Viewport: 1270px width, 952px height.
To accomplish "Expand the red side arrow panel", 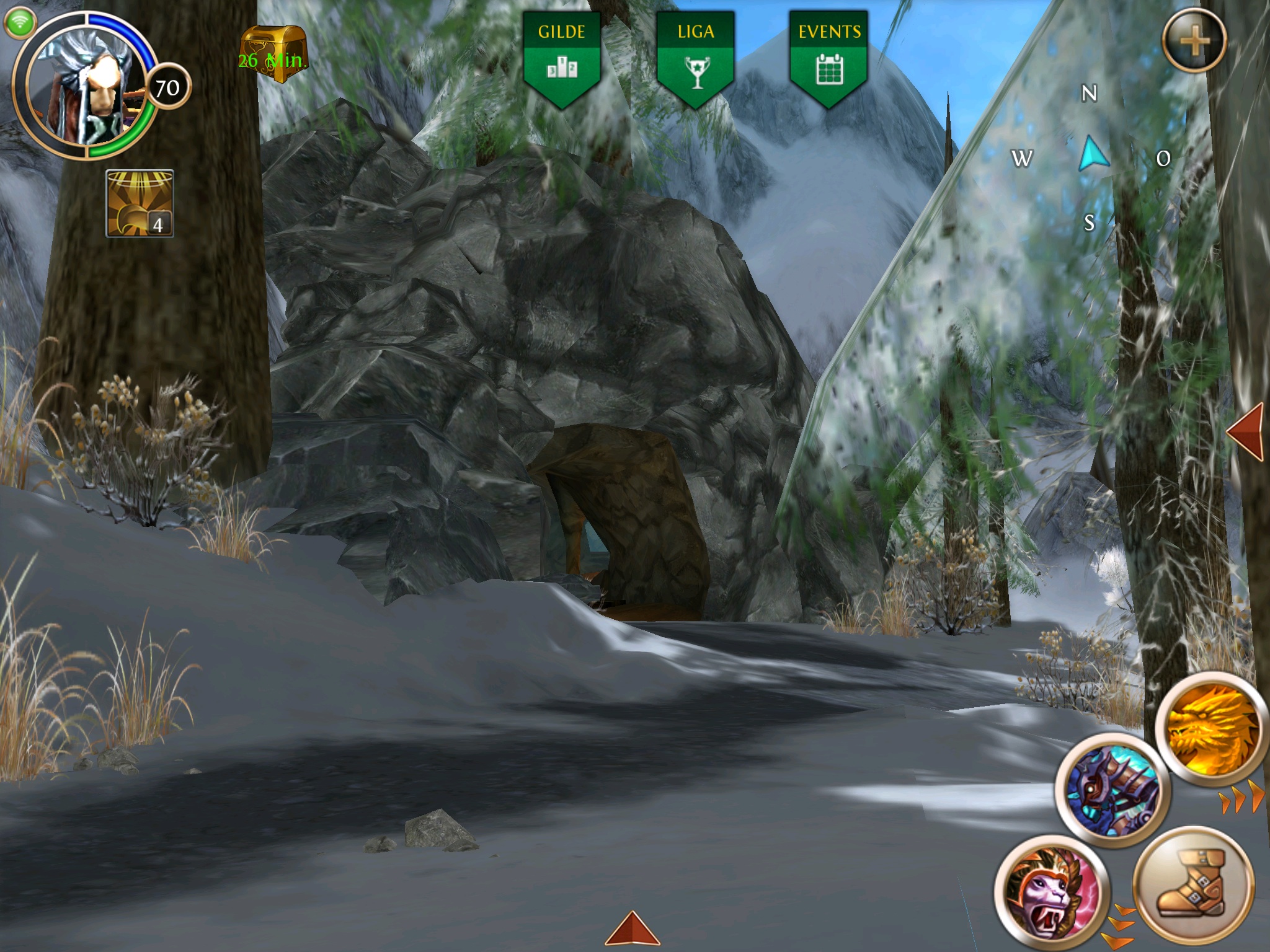I will [x=1246, y=432].
